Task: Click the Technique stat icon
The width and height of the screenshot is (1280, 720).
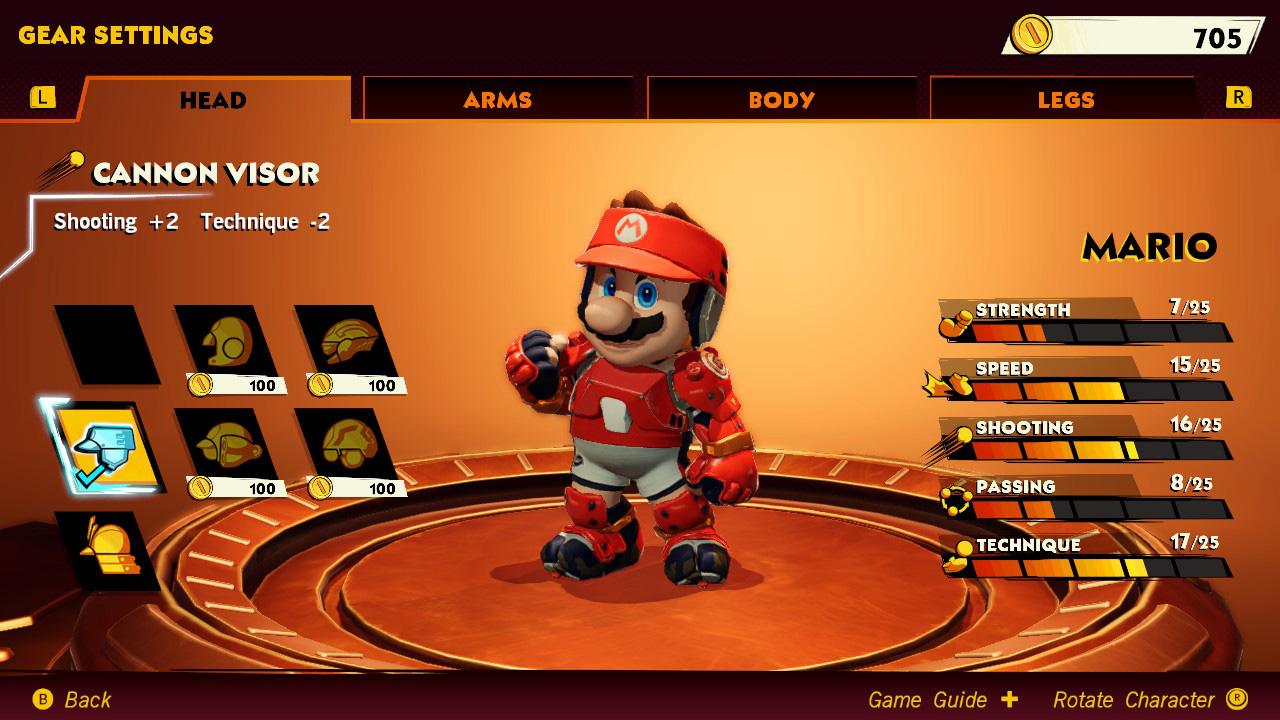Action: point(956,557)
